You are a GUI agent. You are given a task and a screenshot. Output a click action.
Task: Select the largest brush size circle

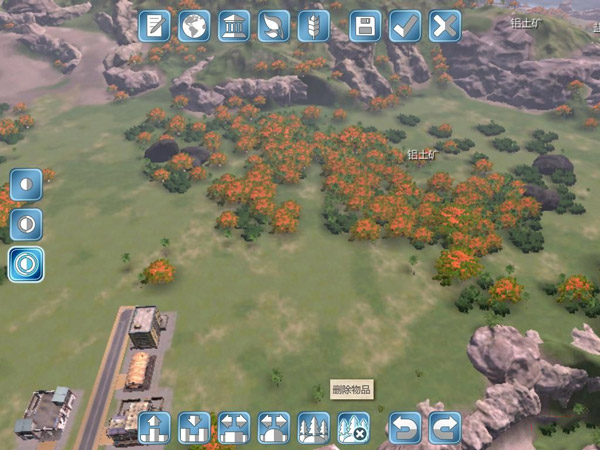click(x=26, y=264)
